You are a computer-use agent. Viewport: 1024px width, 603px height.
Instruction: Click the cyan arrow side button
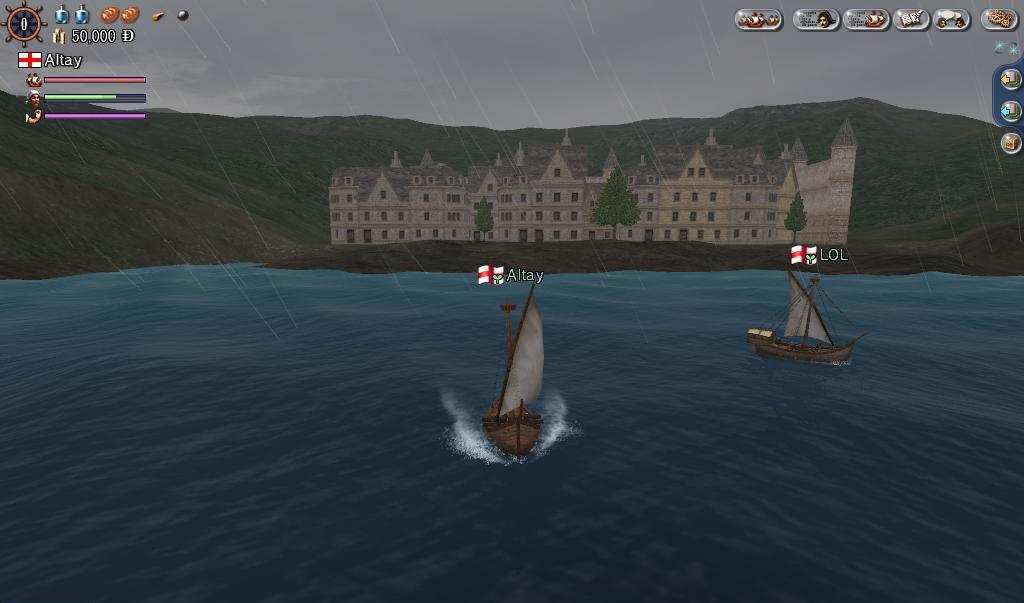(x=1010, y=110)
